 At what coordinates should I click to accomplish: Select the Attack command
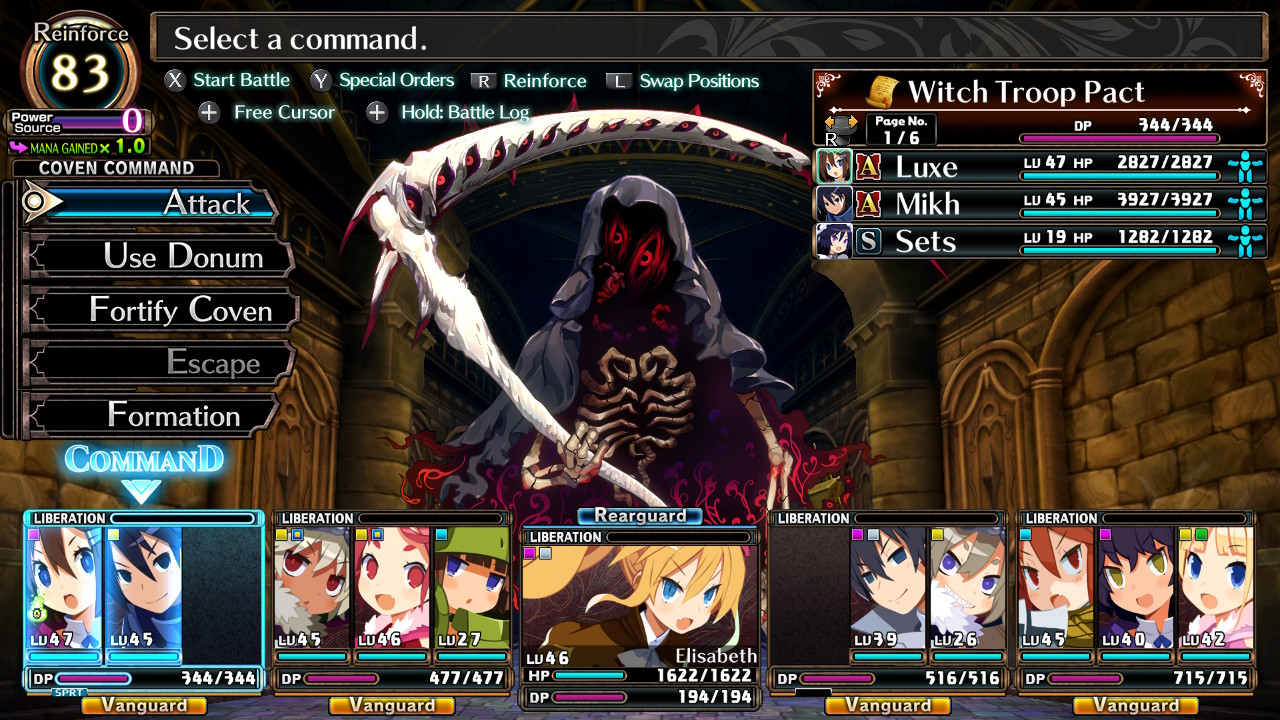pyautogui.click(x=150, y=203)
